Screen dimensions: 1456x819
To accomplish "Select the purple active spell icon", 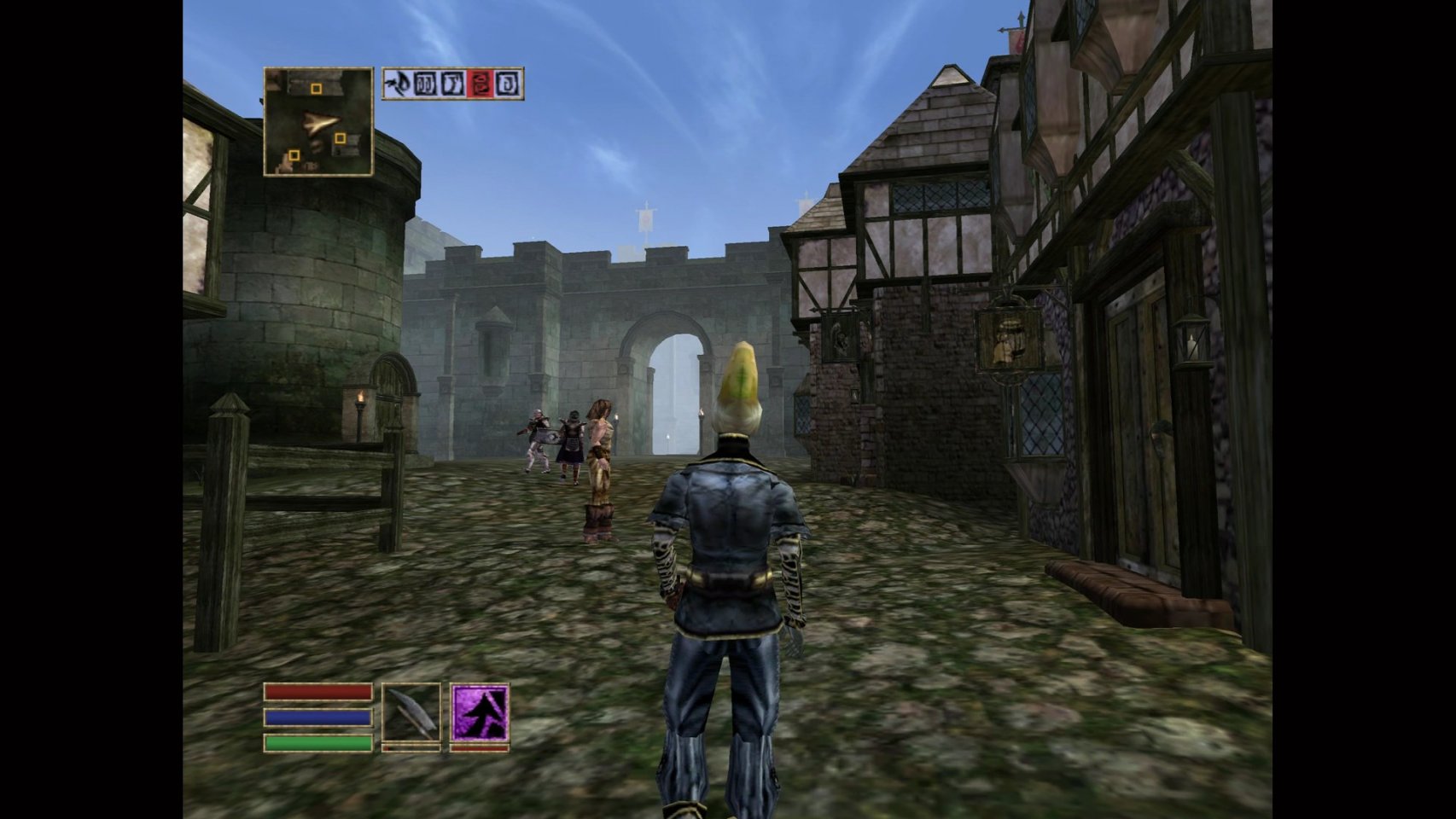I will (x=480, y=712).
